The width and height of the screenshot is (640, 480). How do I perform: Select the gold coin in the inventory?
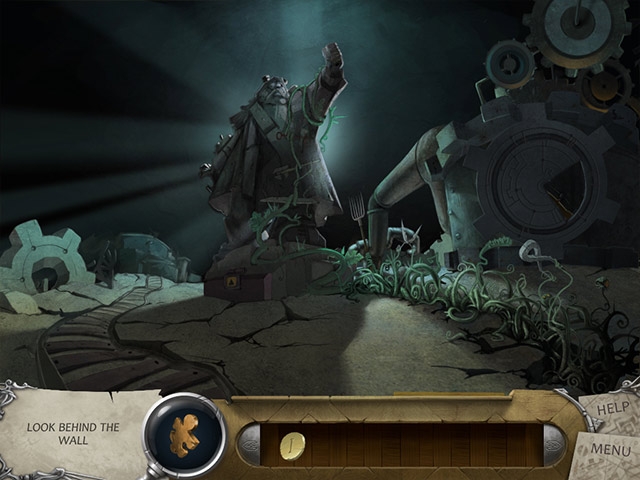293,444
